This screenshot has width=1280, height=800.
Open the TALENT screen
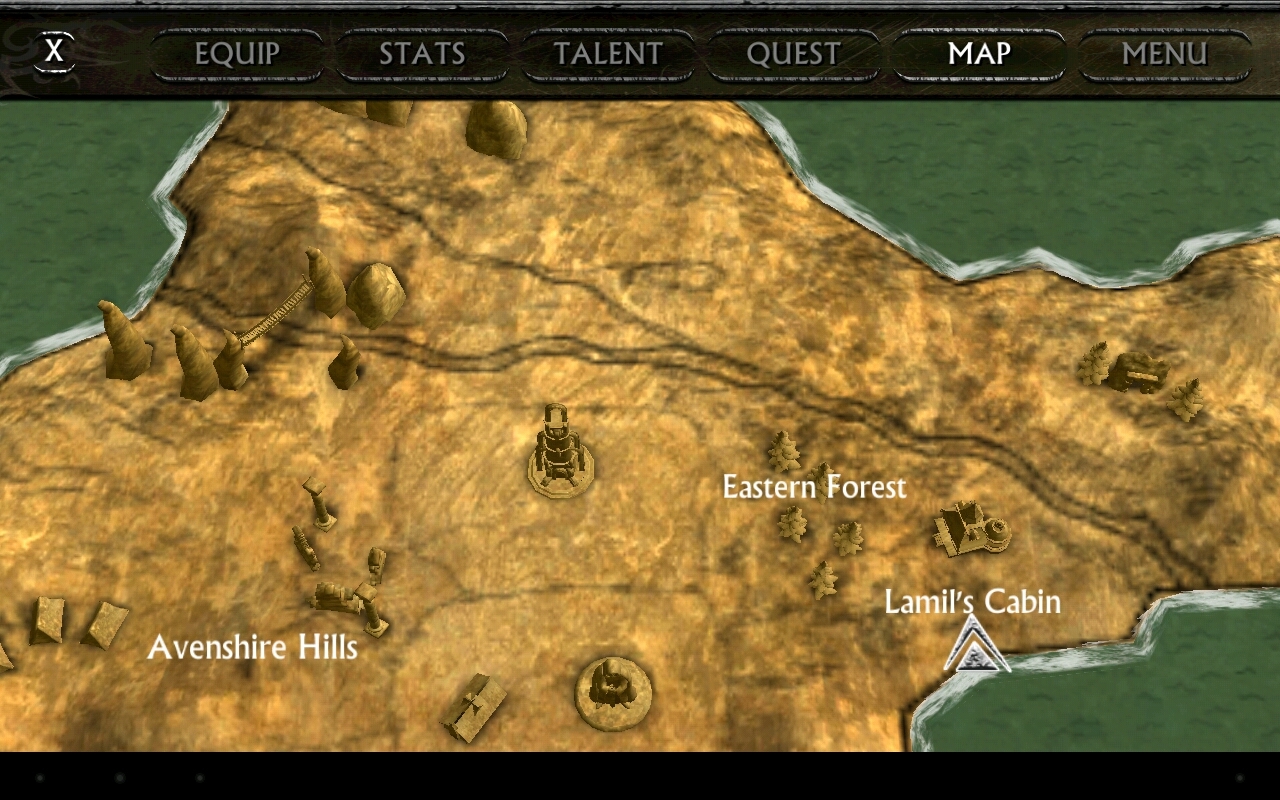point(608,54)
